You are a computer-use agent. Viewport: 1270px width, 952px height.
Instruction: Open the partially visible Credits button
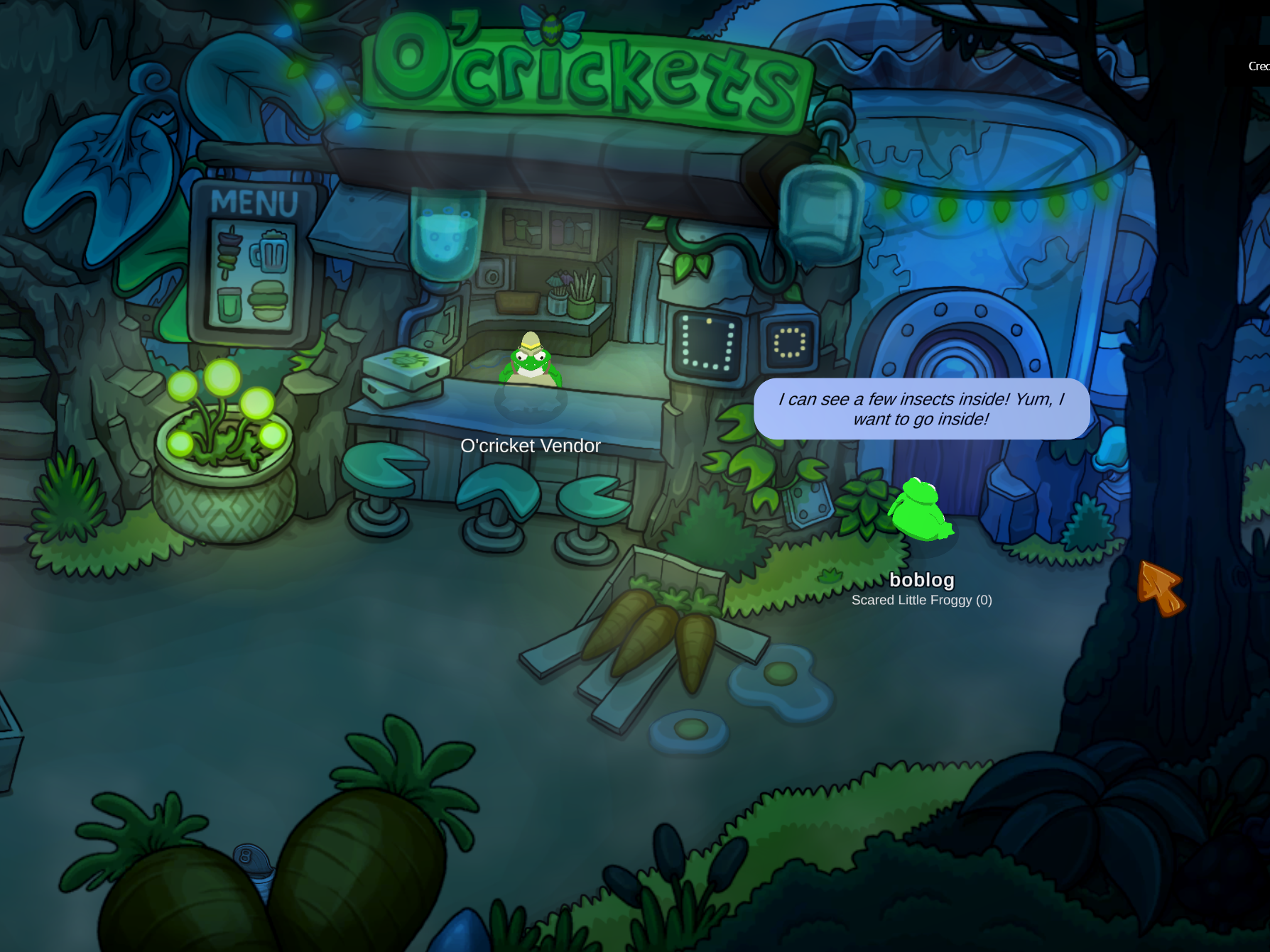[1259, 66]
